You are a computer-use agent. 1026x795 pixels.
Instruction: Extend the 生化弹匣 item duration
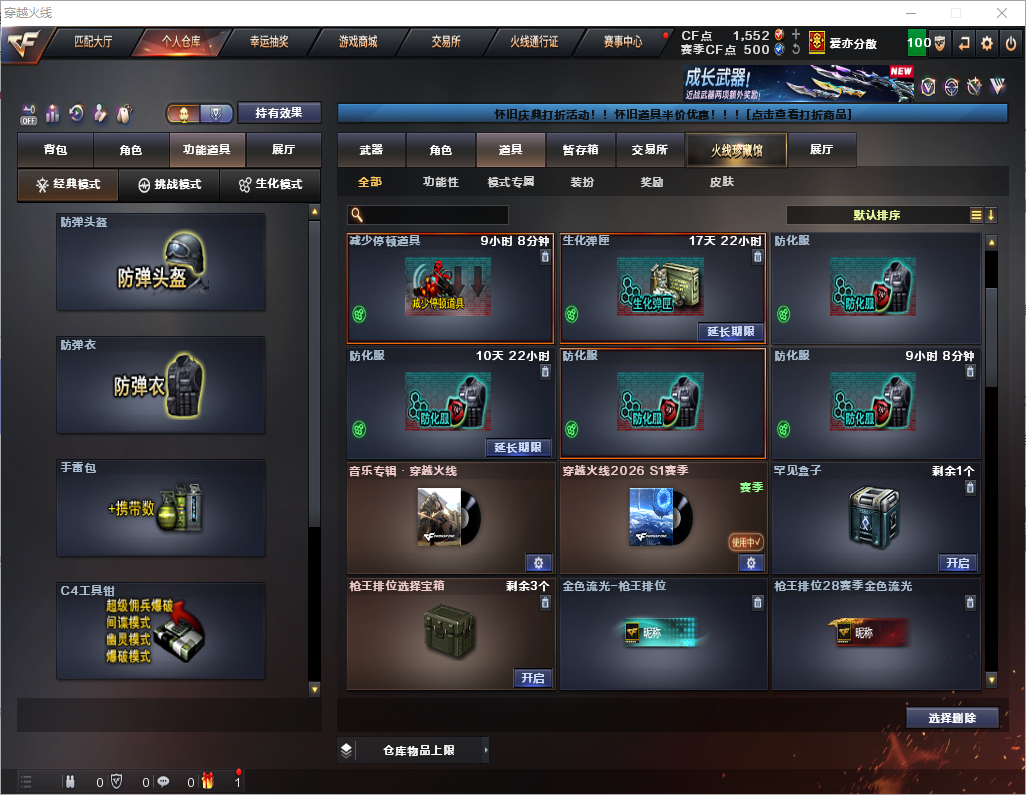730,331
